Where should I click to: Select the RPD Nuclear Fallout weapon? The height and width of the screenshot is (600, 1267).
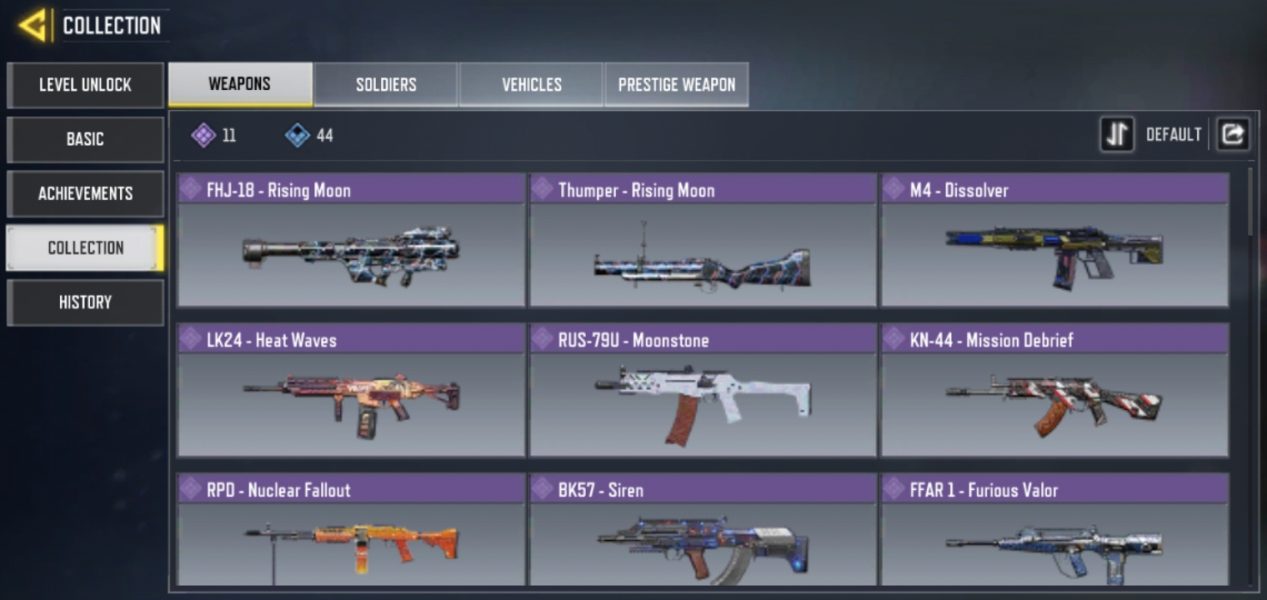point(351,530)
